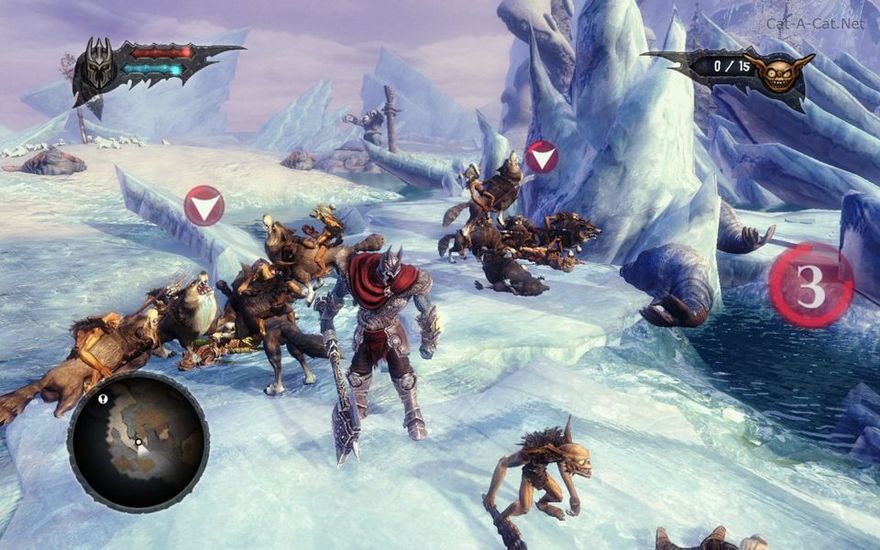Select the red circular number 3 marker

(x=811, y=285)
